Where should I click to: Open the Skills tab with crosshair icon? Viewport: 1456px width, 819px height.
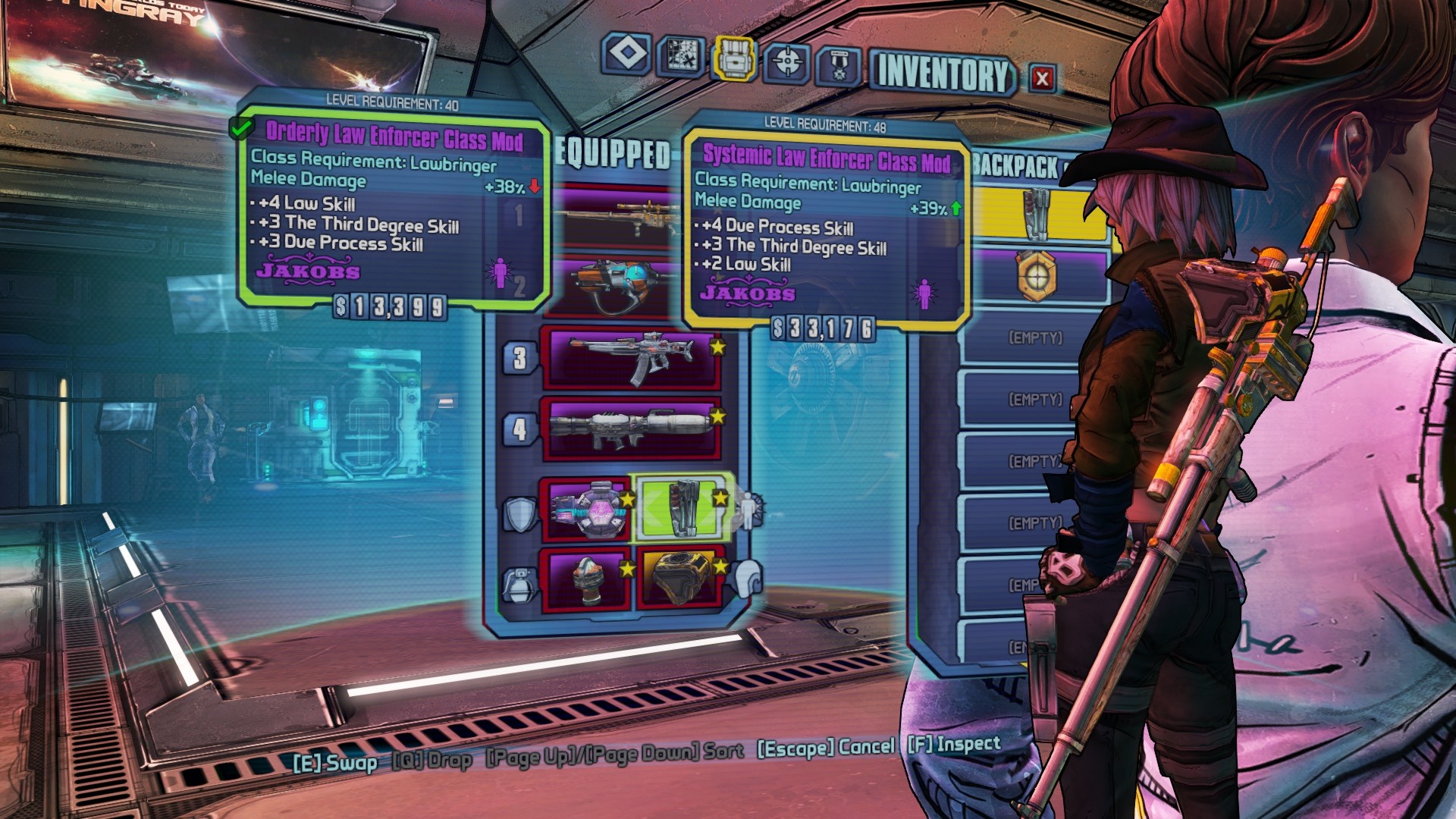click(786, 61)
